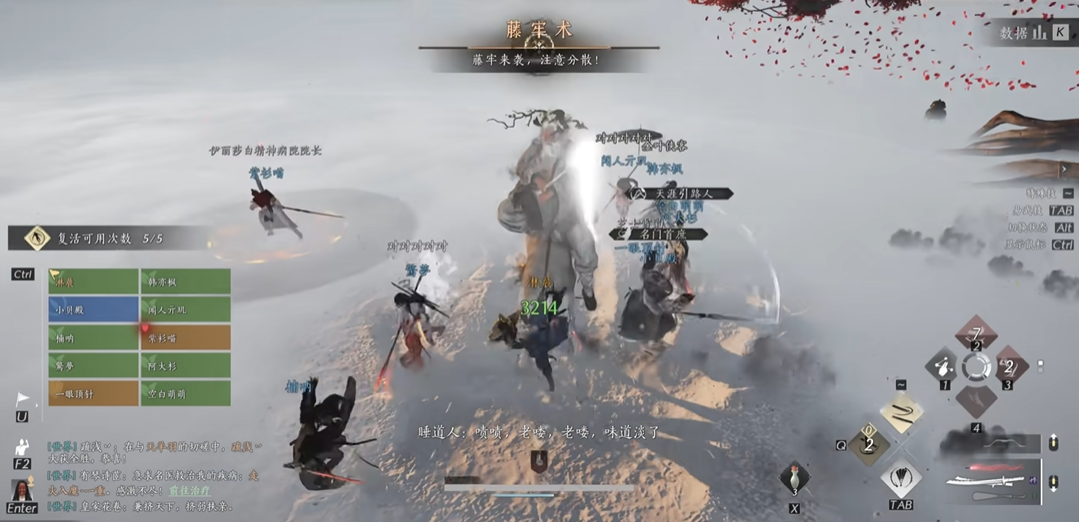Trigger the pale yellow slash martial skill
1079x522 pixels.
(x=902, y=412)
